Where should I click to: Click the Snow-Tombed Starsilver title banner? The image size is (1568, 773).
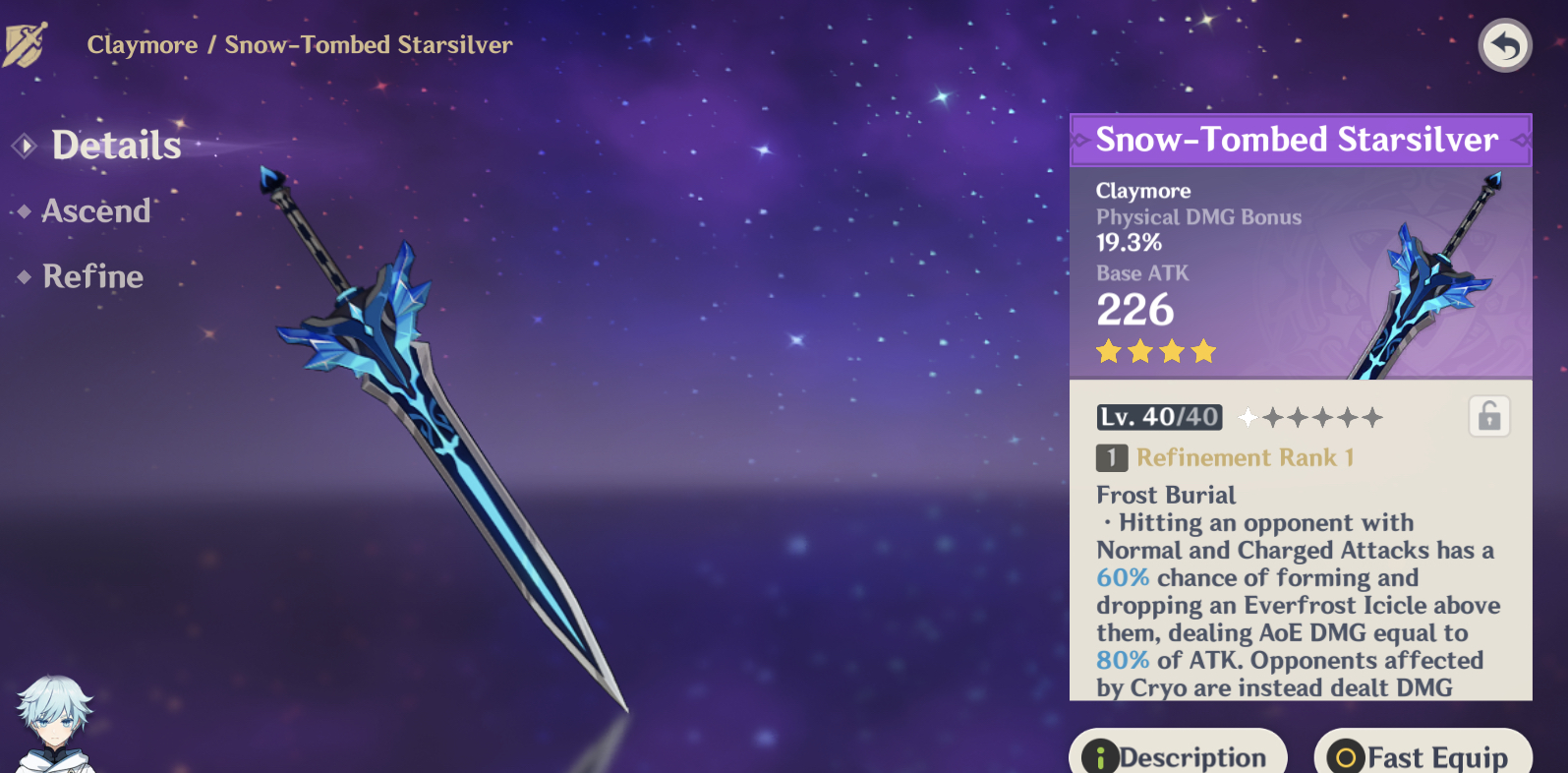click(1300, 140)
